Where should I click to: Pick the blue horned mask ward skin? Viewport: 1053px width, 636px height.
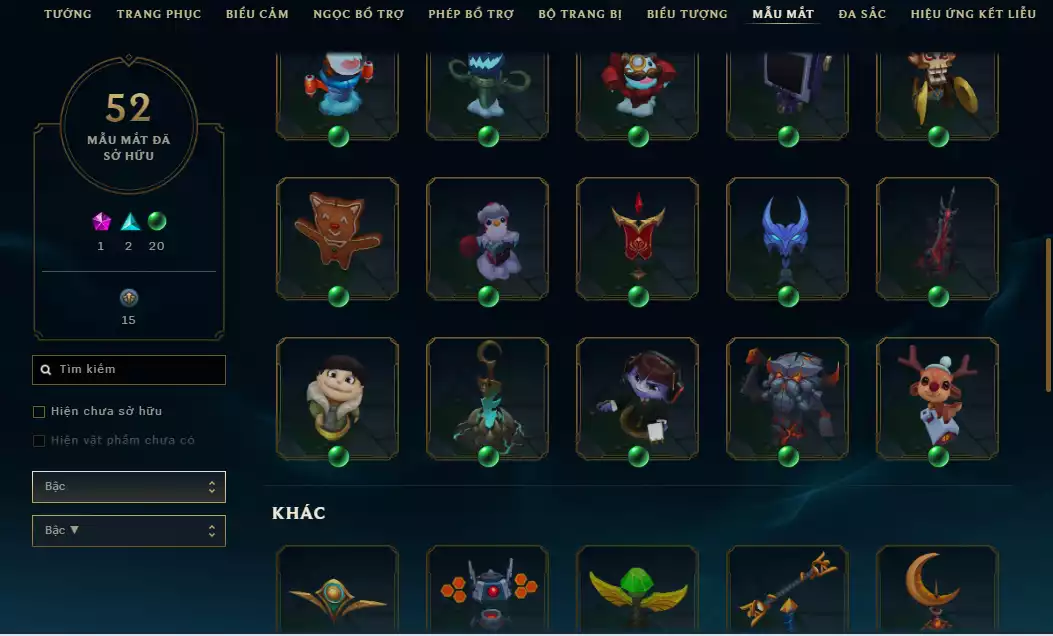point(787,238)
